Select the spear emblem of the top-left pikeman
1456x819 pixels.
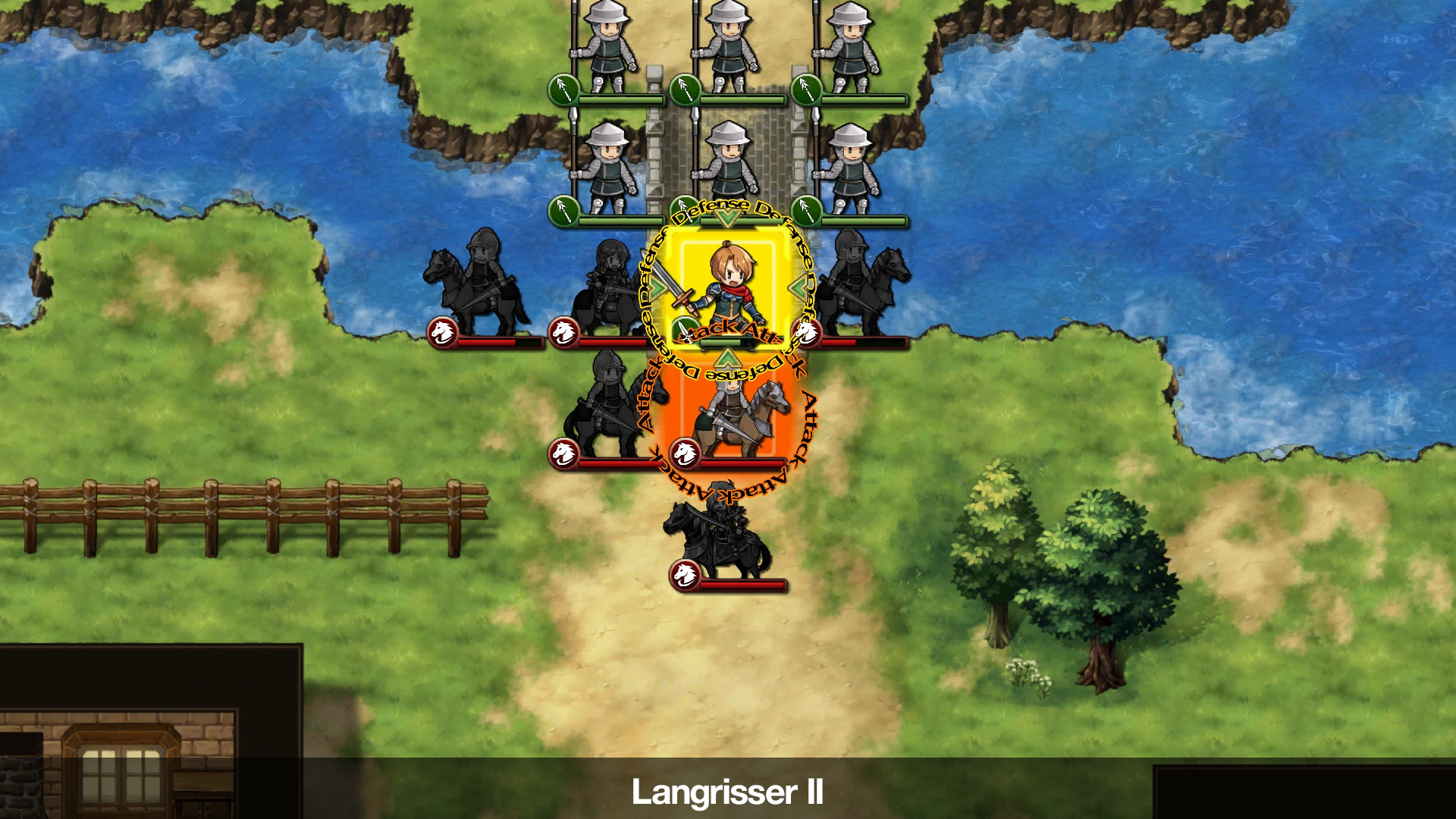564,90
